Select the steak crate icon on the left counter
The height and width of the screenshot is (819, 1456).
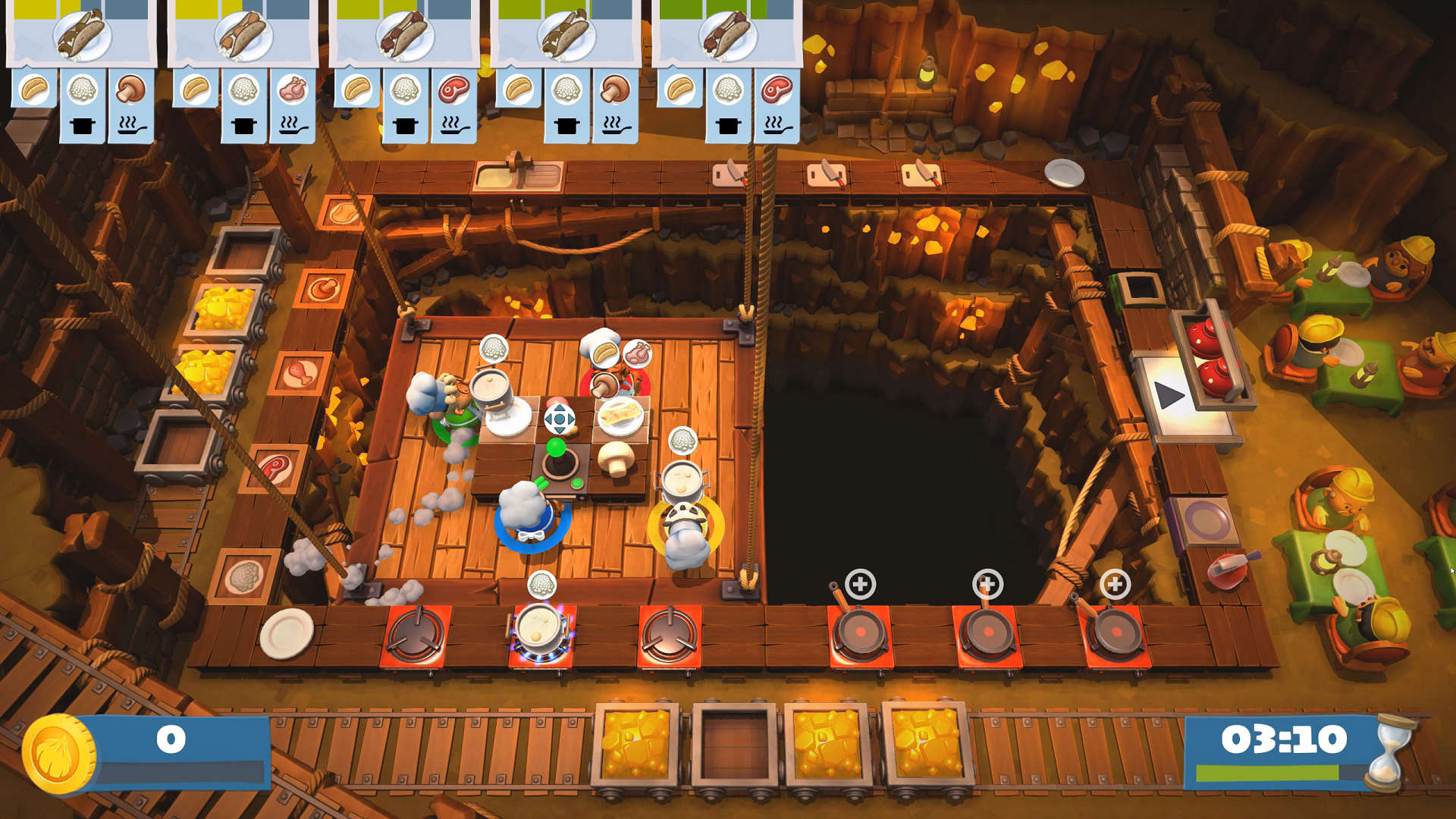click(276, 466)
